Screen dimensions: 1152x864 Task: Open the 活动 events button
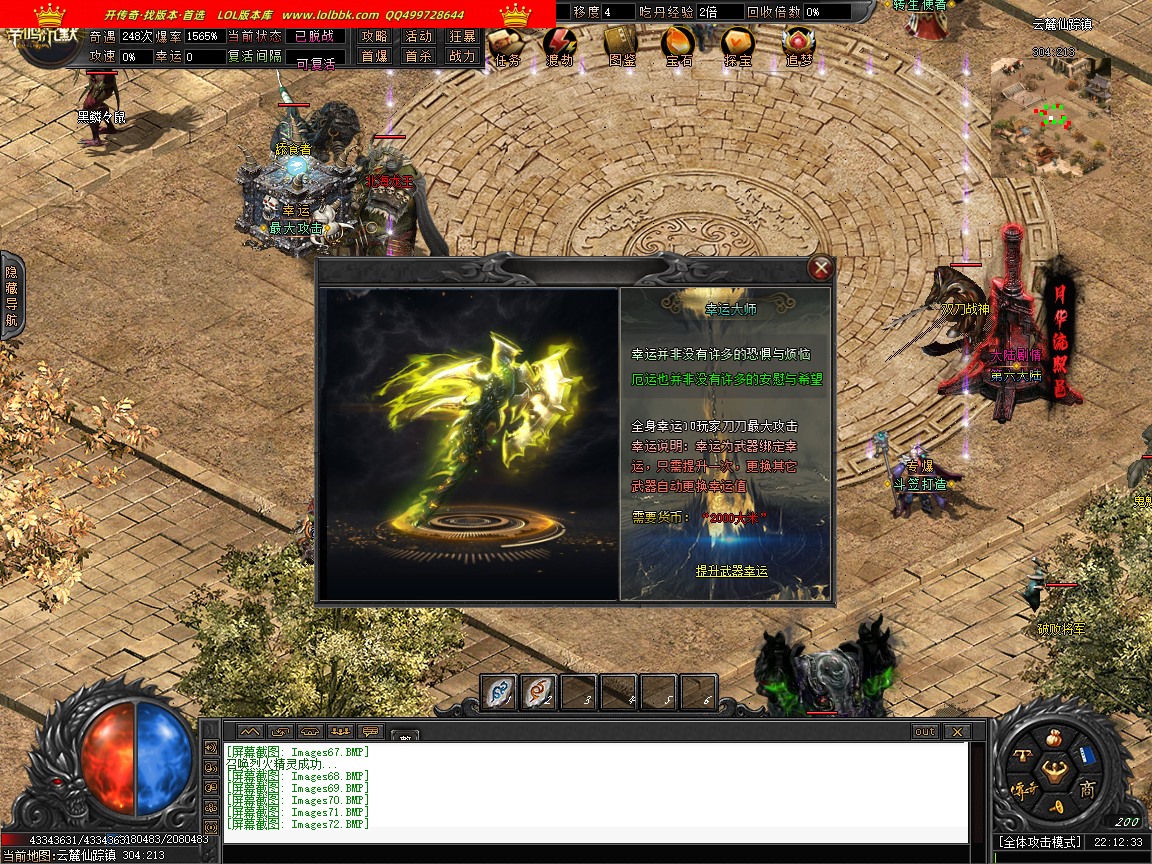[418, 36]
